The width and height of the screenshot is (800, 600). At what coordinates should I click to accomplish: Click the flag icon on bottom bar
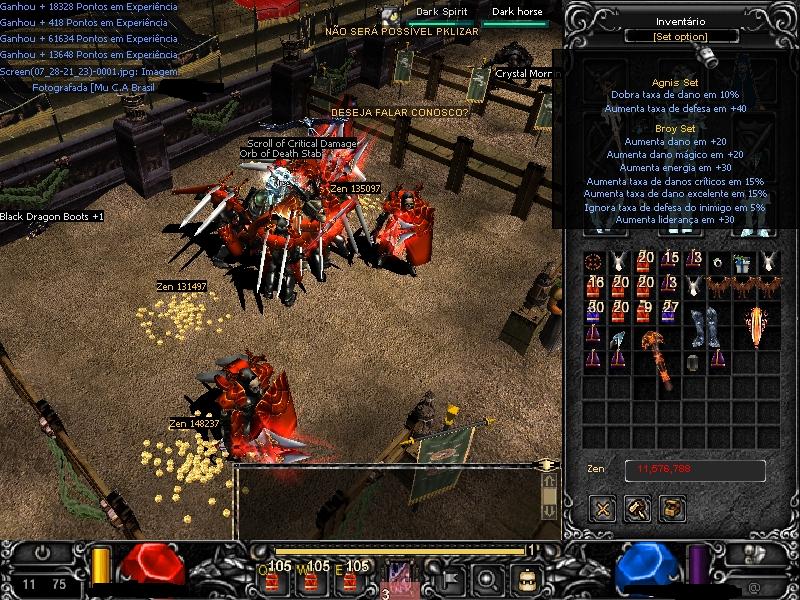[452, 578]
